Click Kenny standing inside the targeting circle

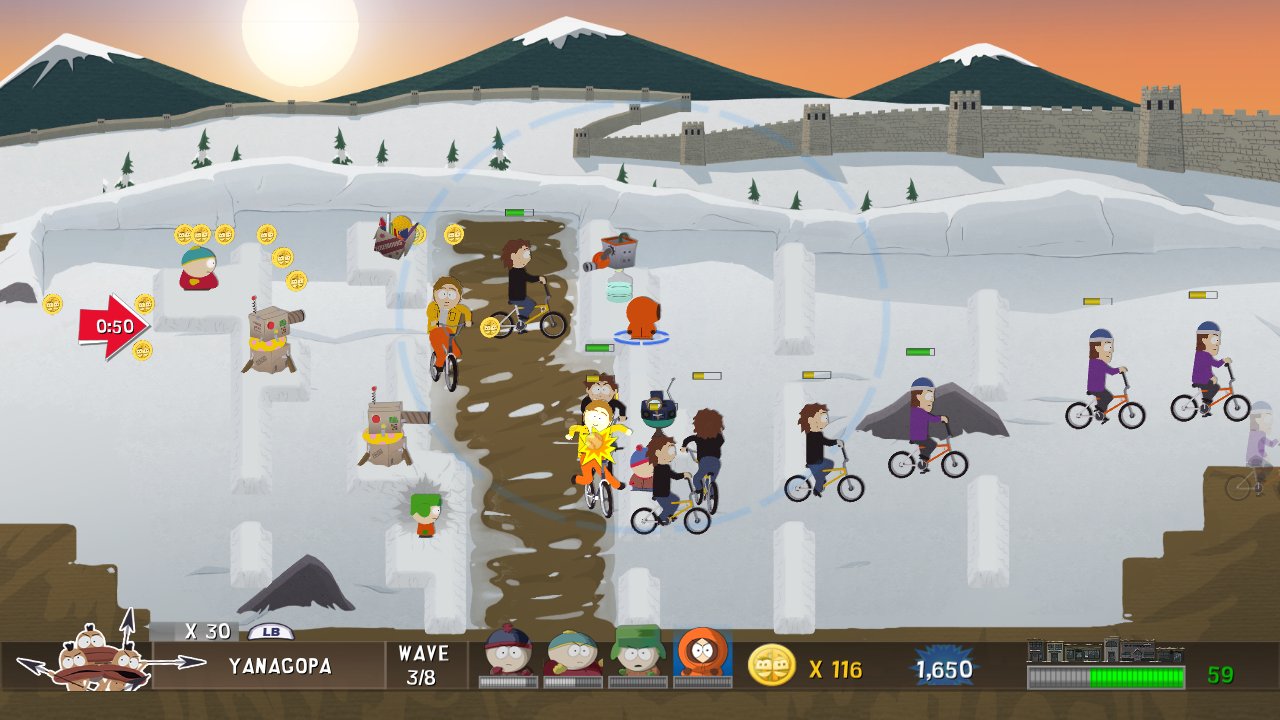[x=642, y=318]
